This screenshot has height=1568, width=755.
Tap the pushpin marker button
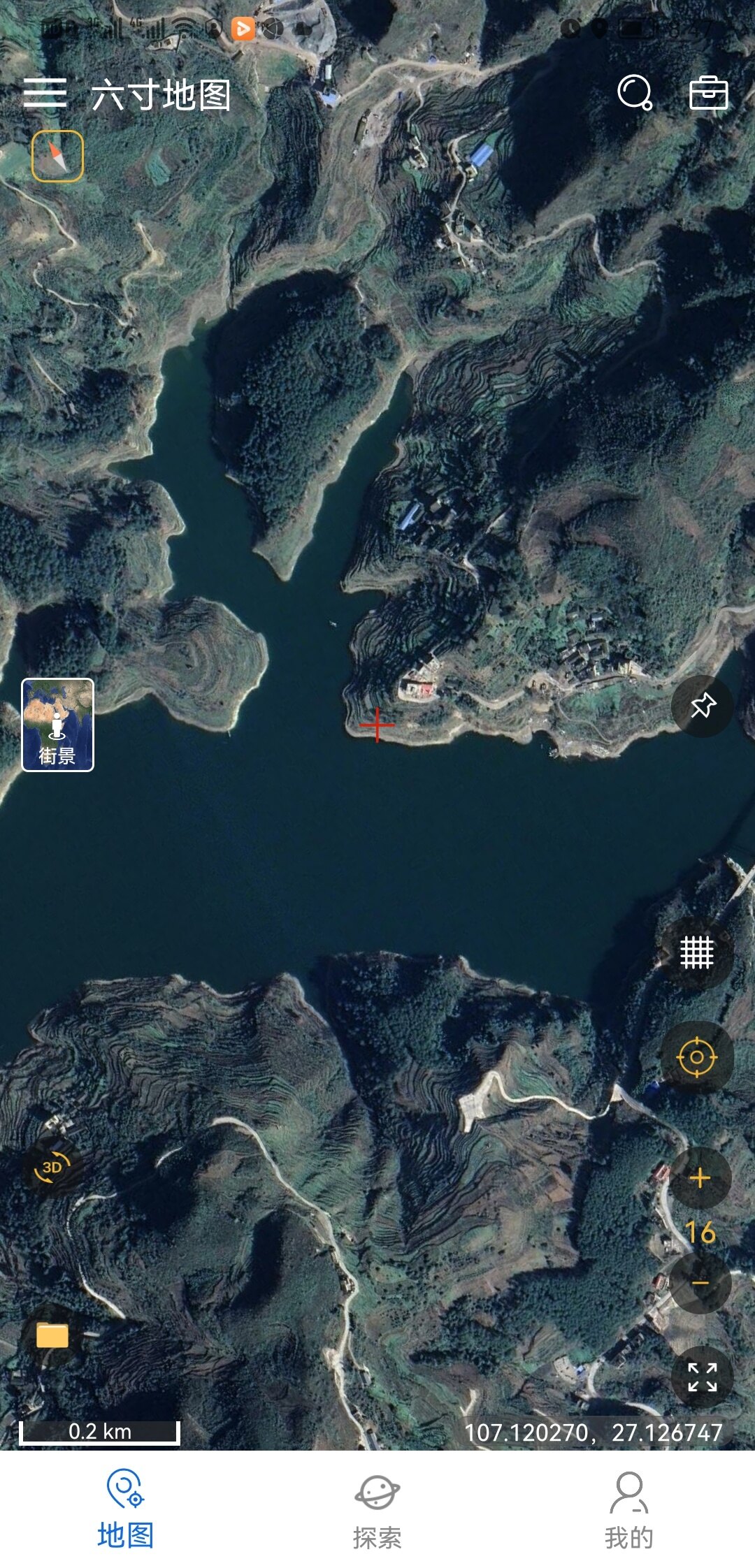[x=702, y=706]
